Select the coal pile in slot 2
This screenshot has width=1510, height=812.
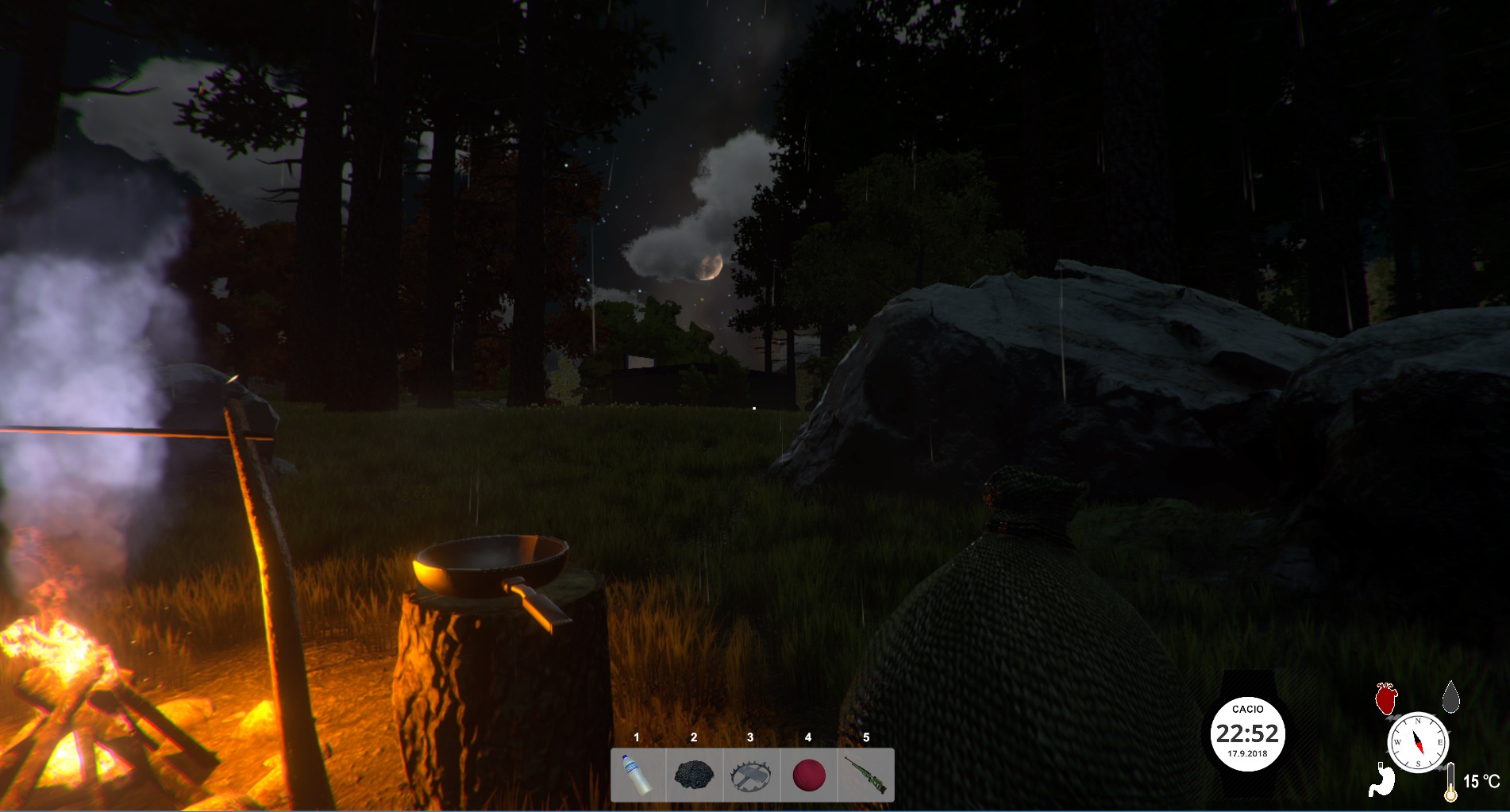pyautogui.click(x=694, y=775)
